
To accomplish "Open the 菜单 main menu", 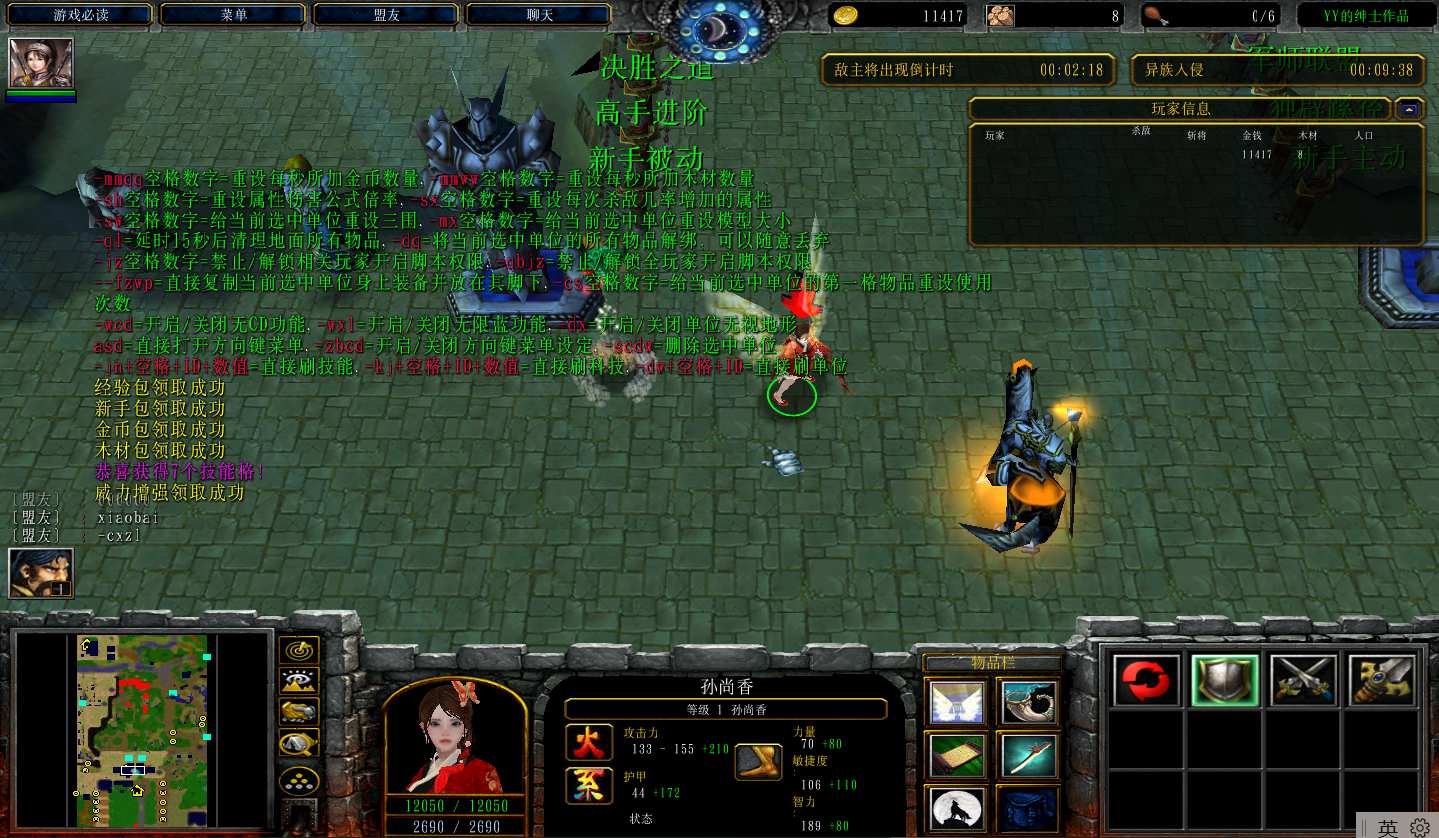I will pyautogui.click(x=234, y=15).
